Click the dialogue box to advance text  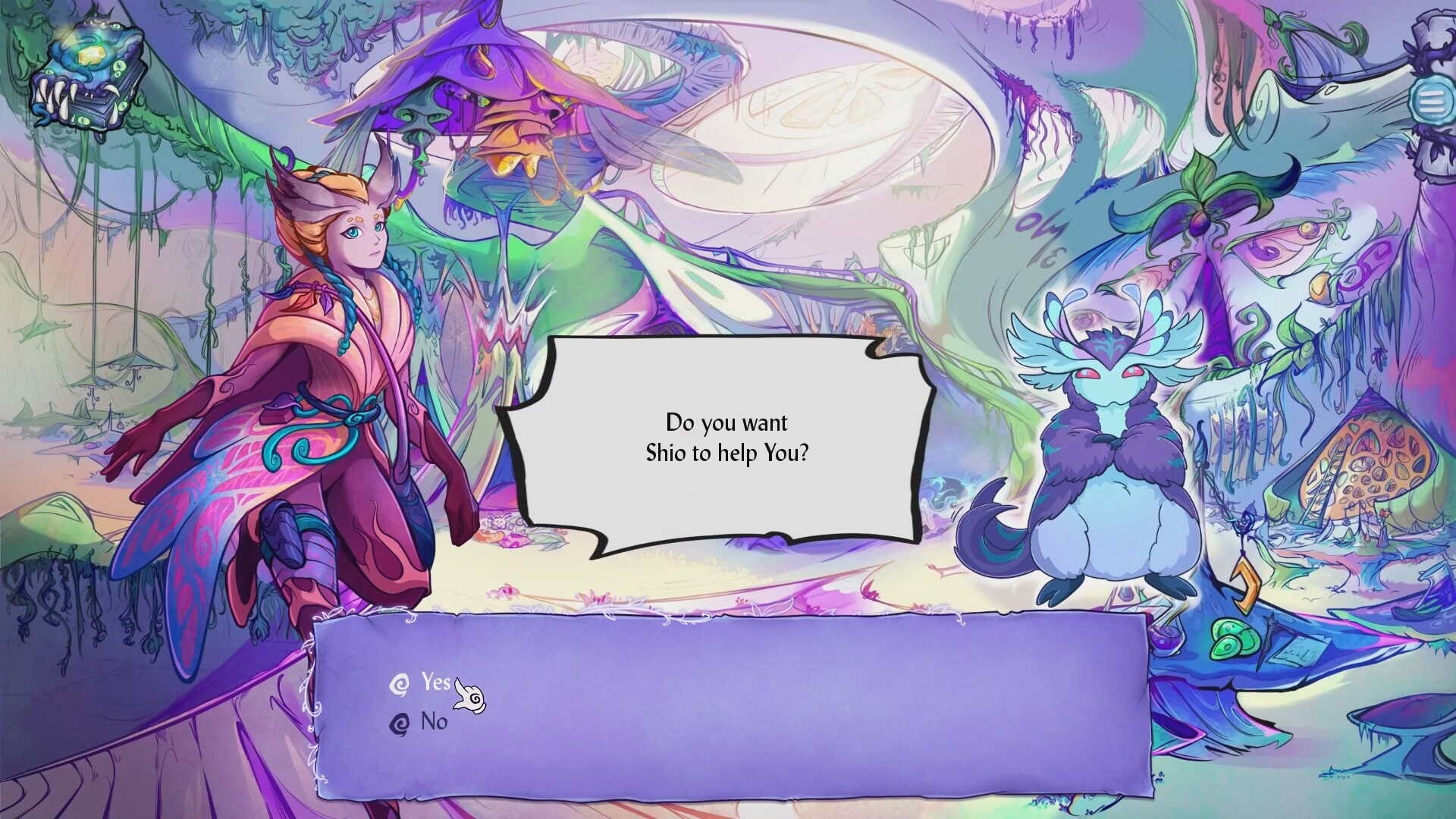click(728, 447)
